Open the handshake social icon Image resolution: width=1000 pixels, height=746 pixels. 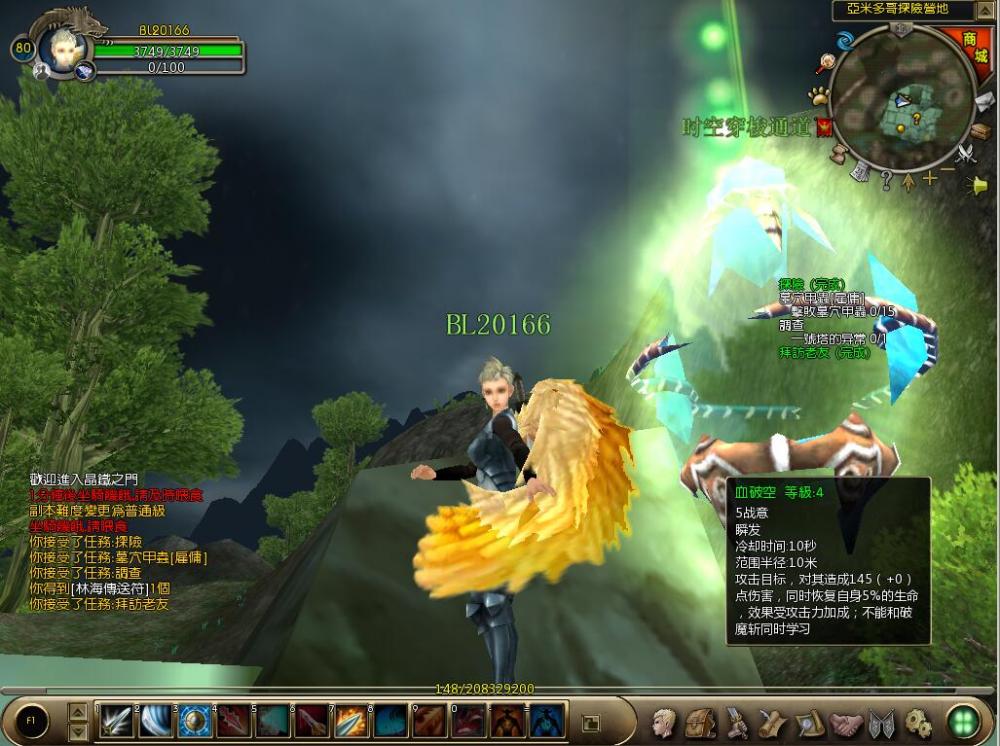tap(846, 721)
